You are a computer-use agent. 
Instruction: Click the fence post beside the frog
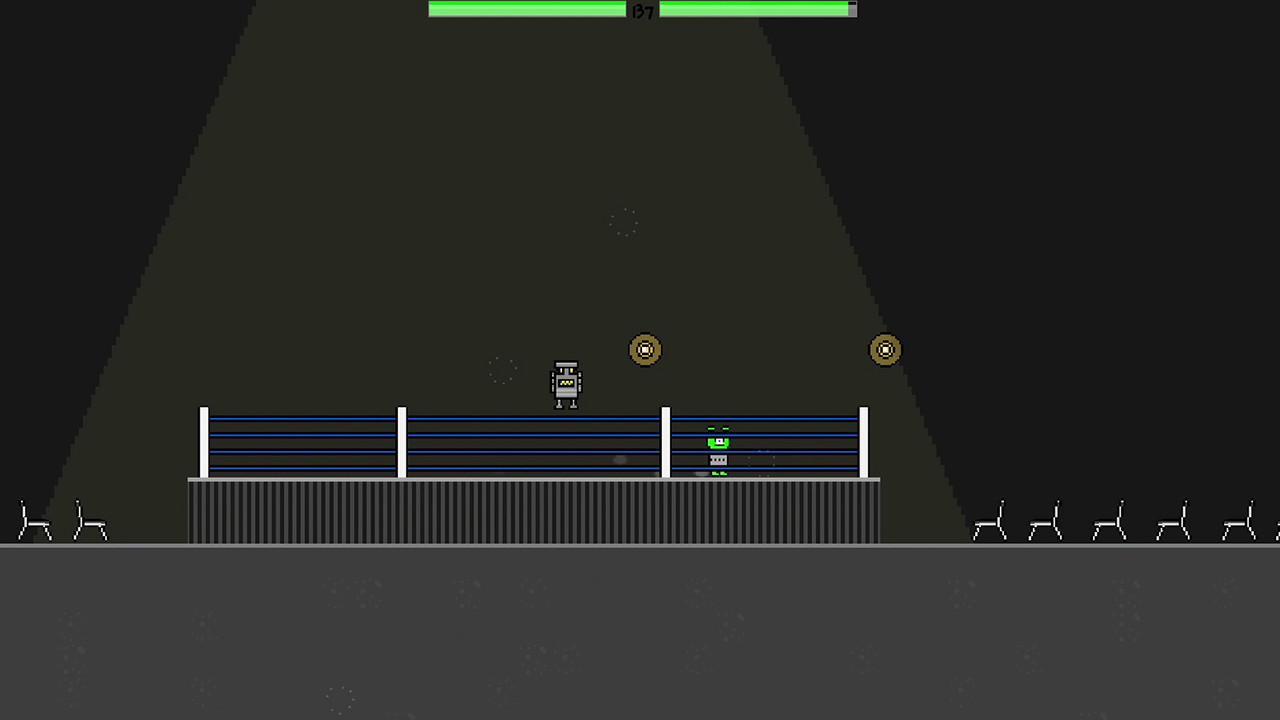666,440
